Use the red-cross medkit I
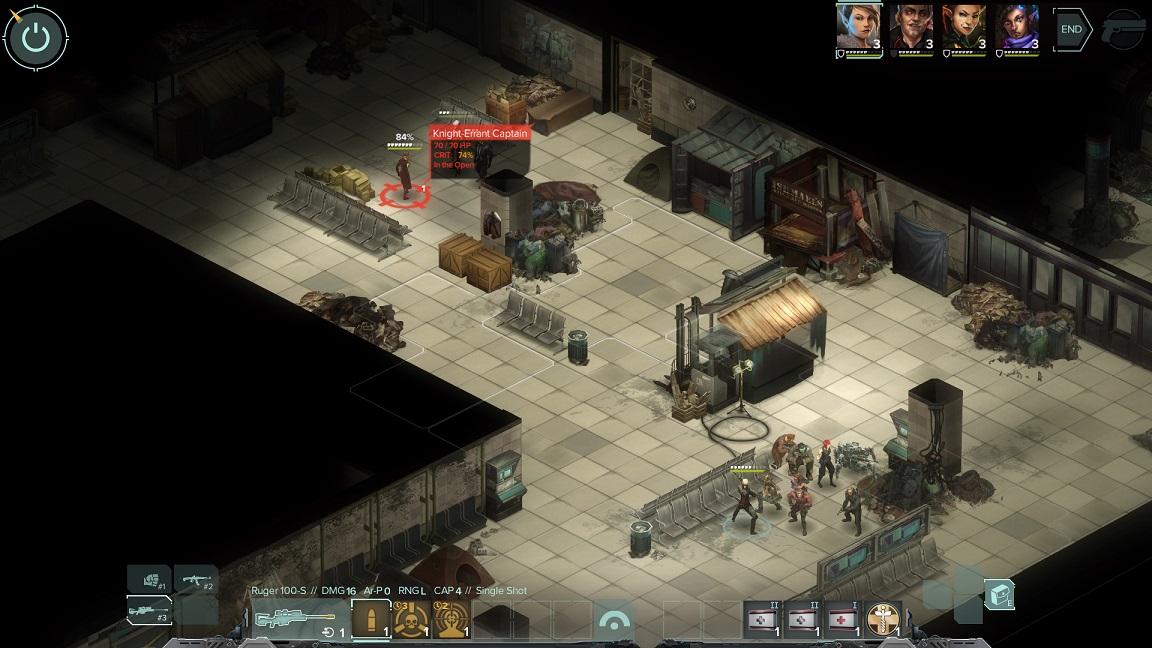 [x=843, y=620]
